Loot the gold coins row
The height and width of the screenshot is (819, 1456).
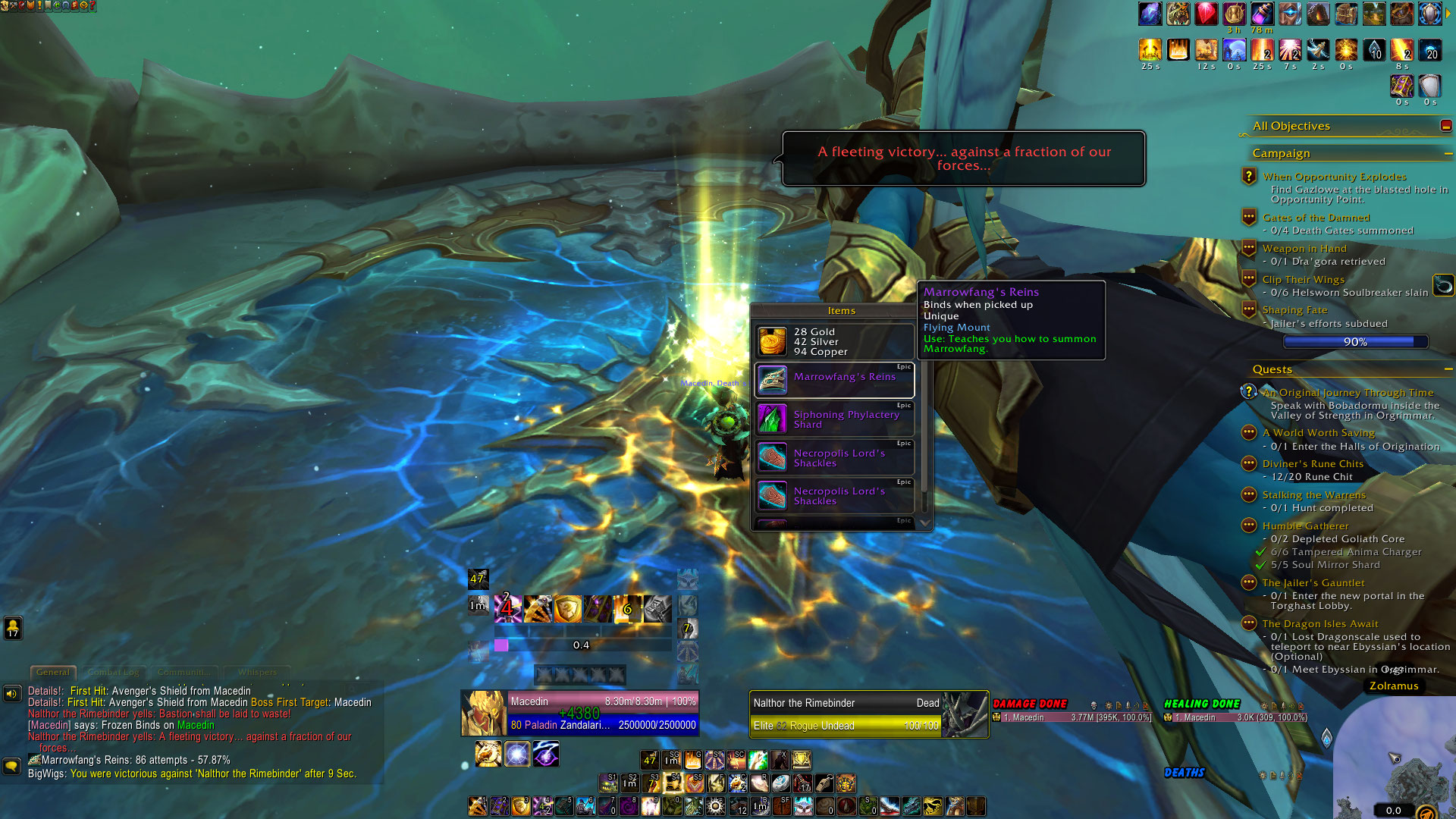click(834, 342)
